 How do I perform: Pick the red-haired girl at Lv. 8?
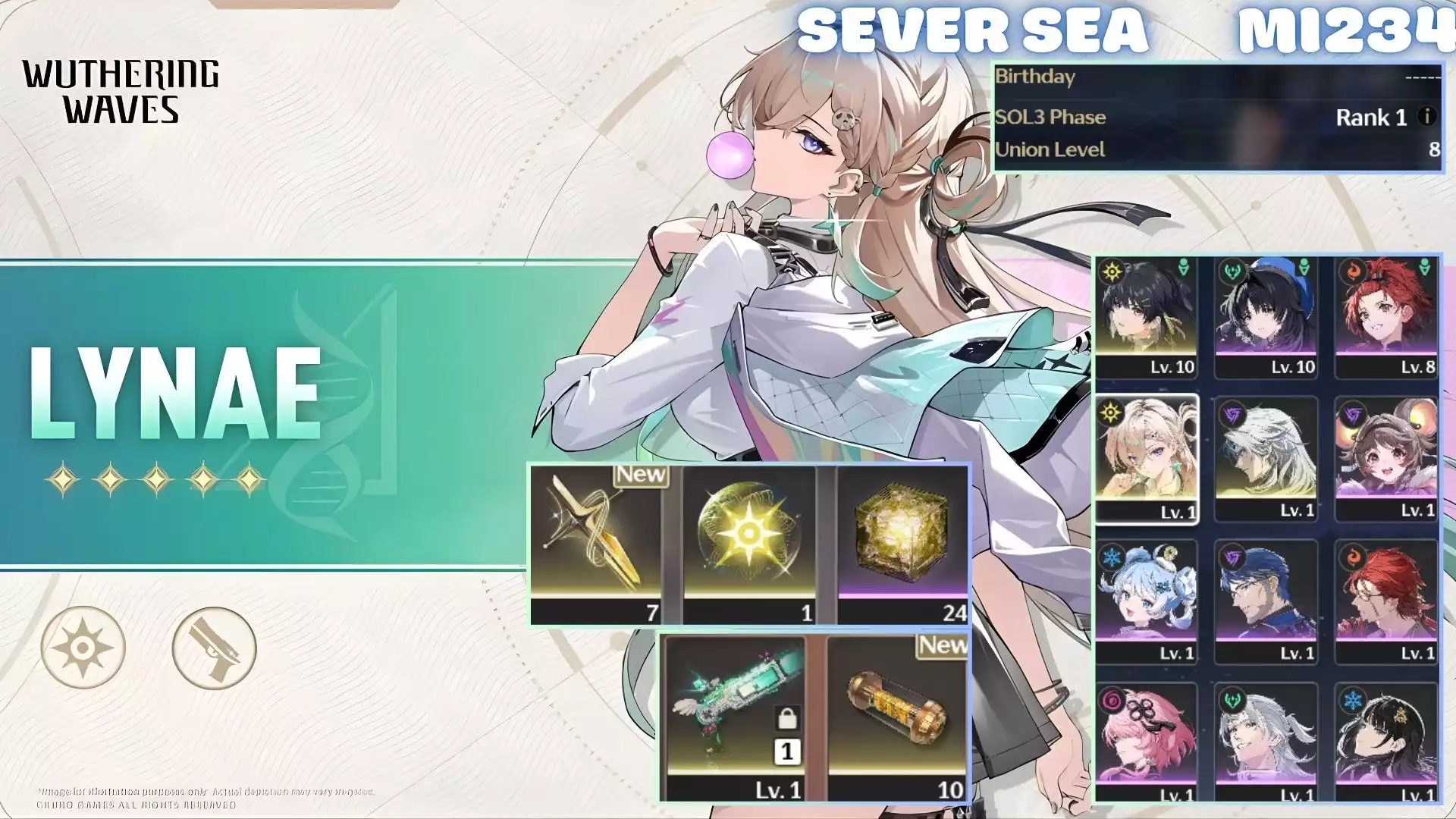1385,317
